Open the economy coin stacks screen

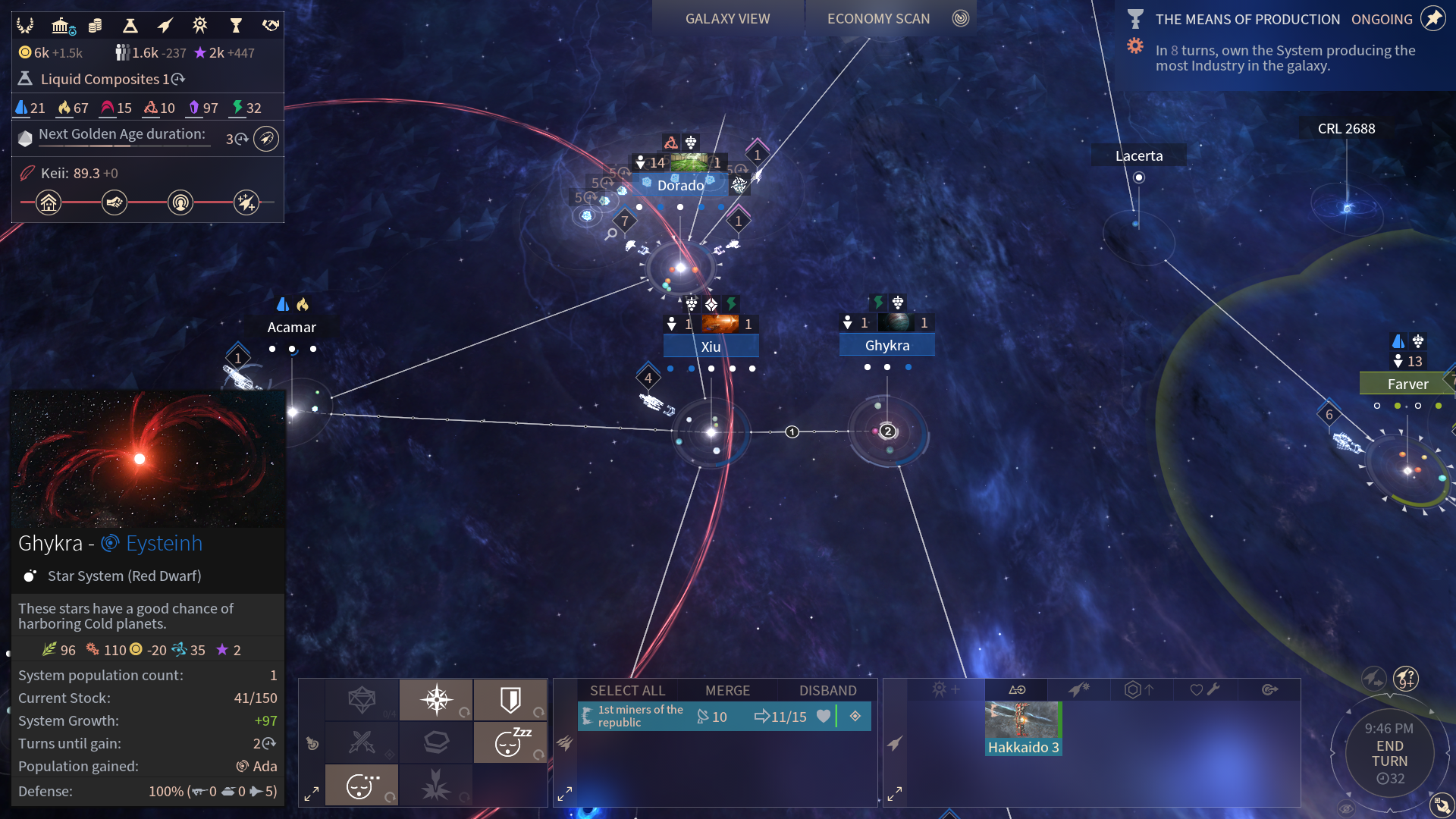point(95,26)
